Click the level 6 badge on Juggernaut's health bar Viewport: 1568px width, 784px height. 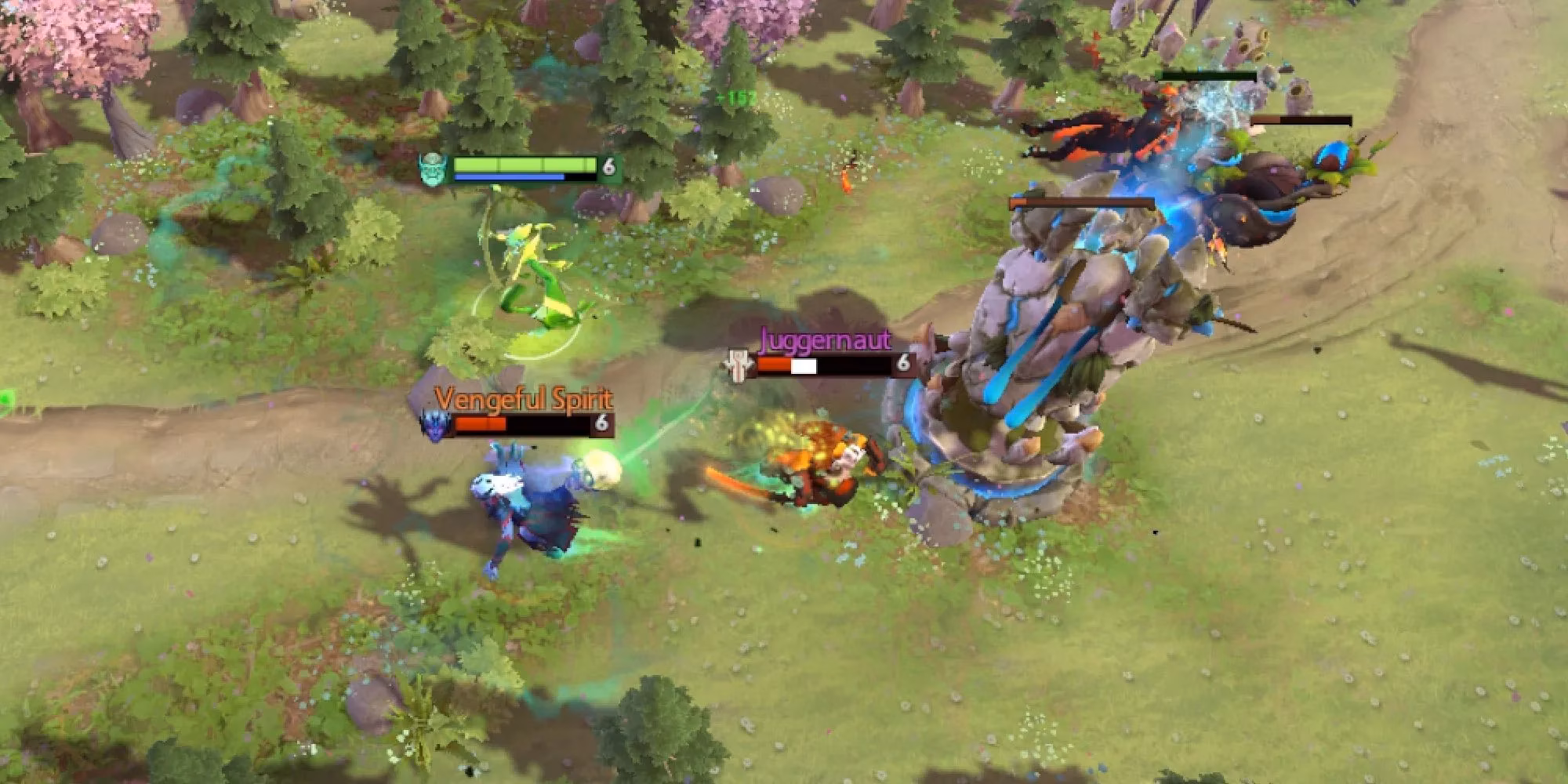tap(904, 363)
